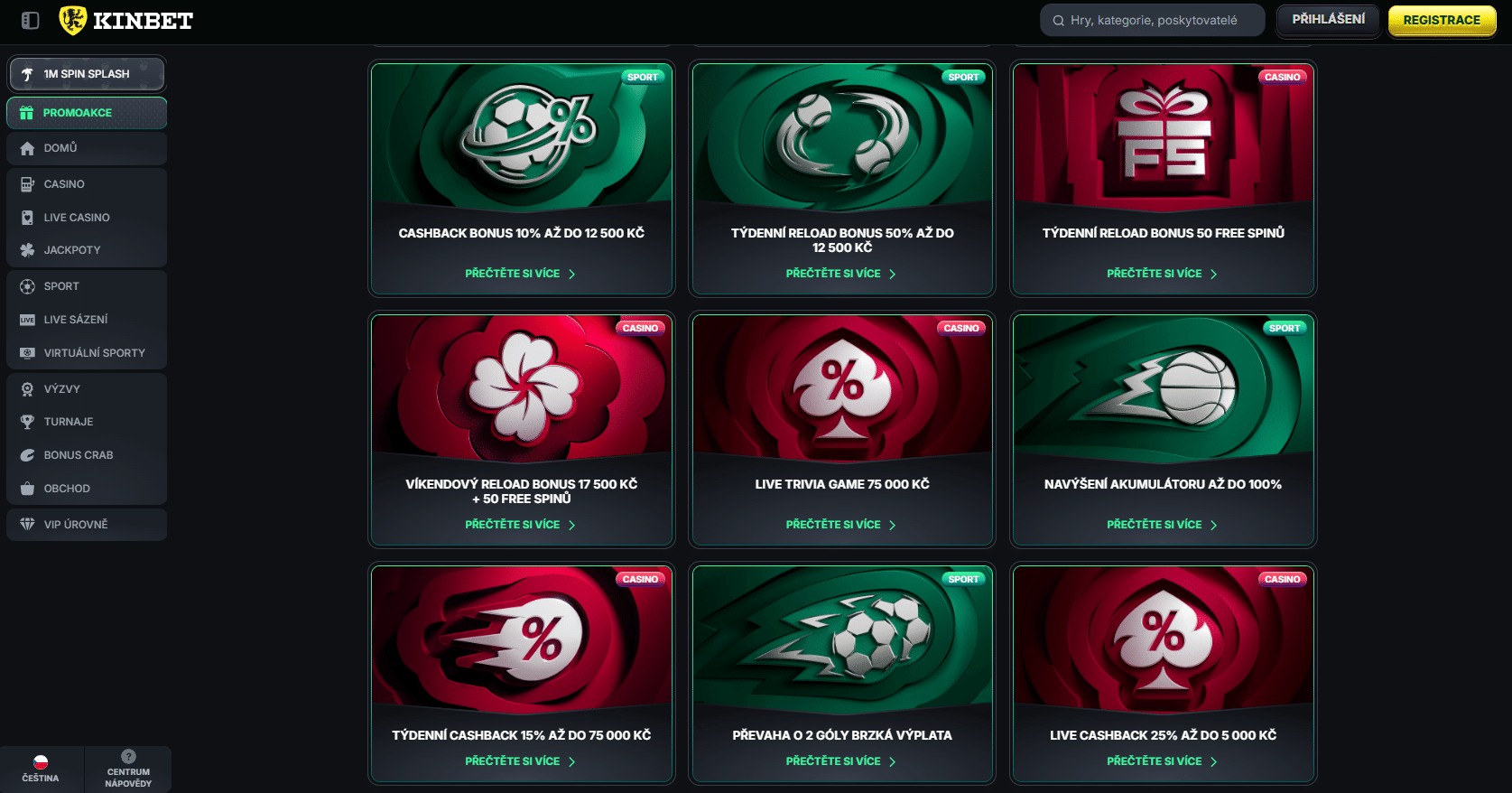Click the Přihlášení button
Viewport: 1512px width, 793px height.
(1327, 19)
